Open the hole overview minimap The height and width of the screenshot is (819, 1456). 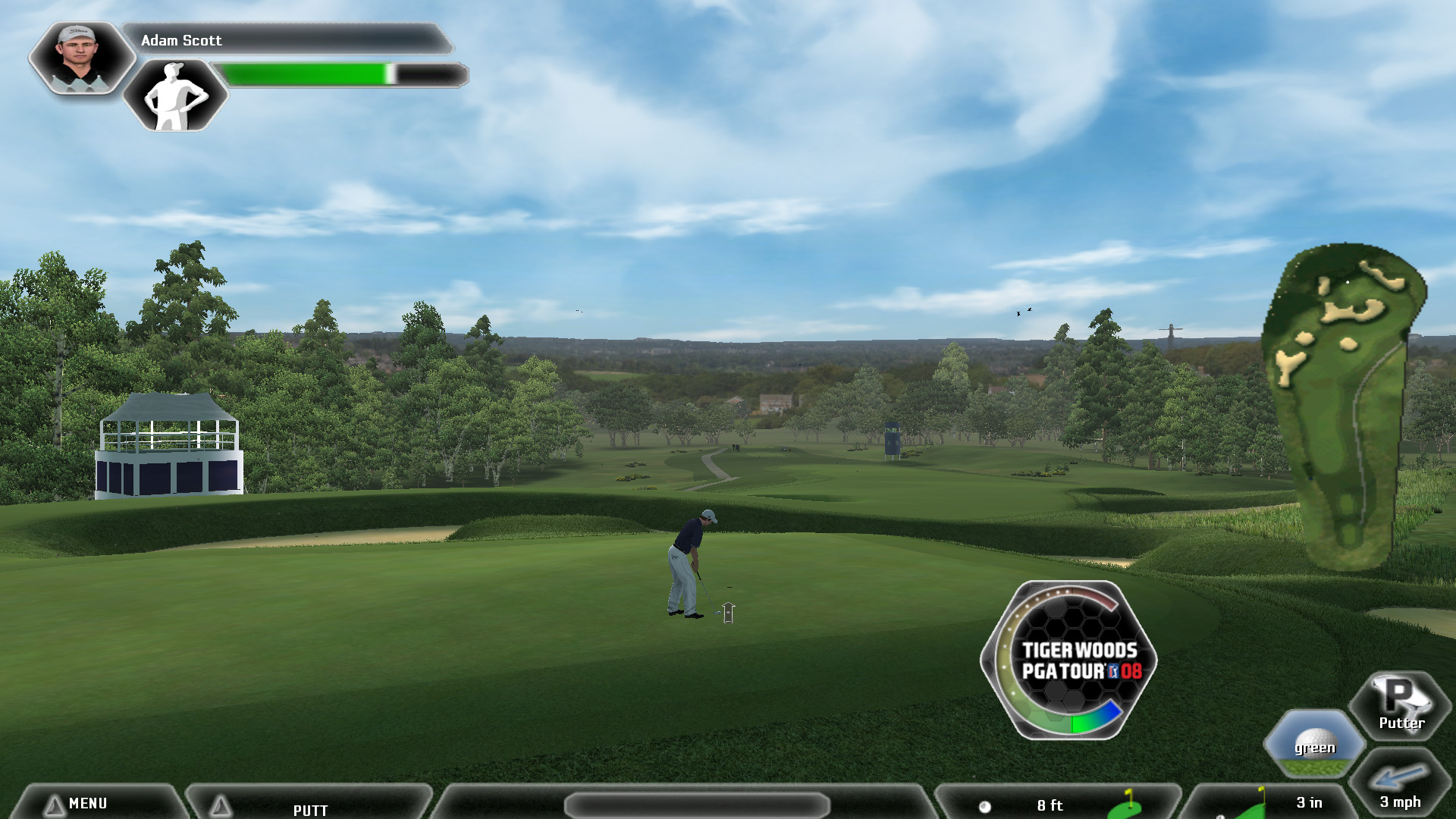[x=1344, y=406]
